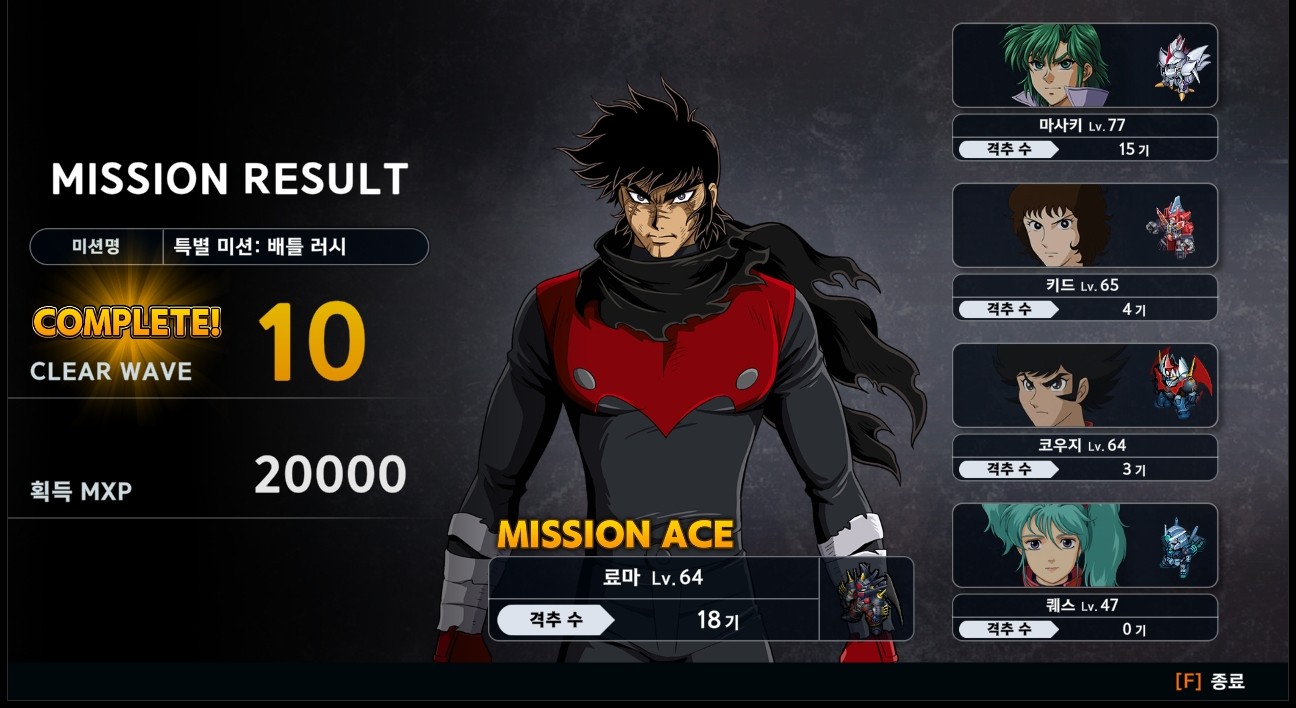This screenshot has width=1296, height=708.
Task: Select Kouji's pilot portrait
Action: [1040, 386]
